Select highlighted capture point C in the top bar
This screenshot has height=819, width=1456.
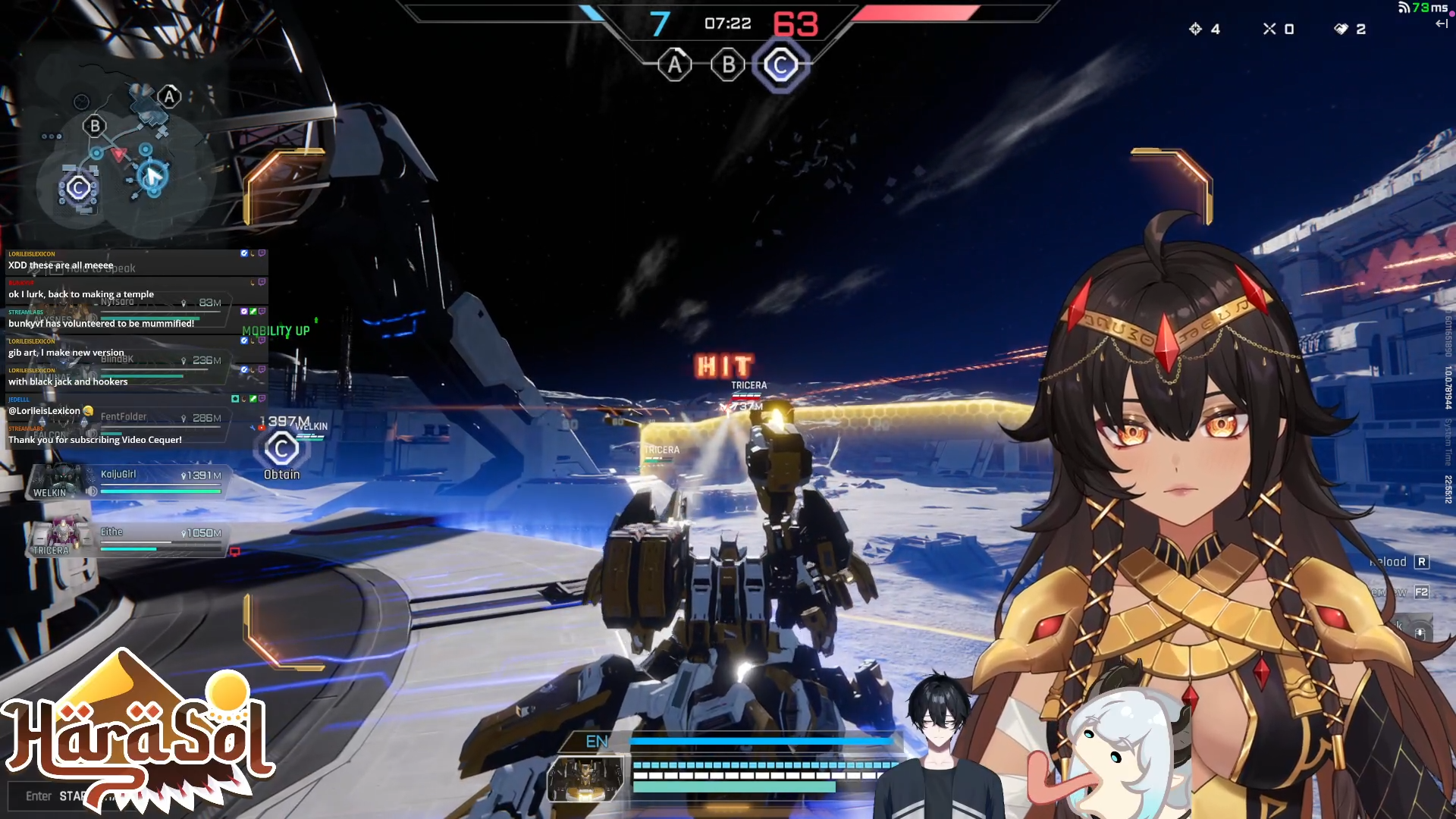[780, 65]
